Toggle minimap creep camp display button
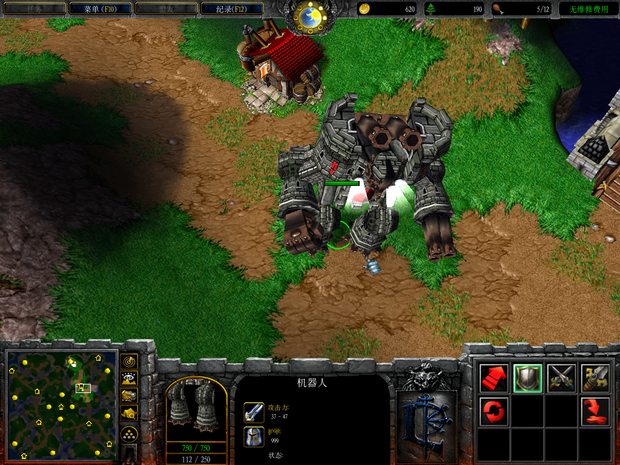The height and width of the screenshot is (465, 620). tap(129, 414)
